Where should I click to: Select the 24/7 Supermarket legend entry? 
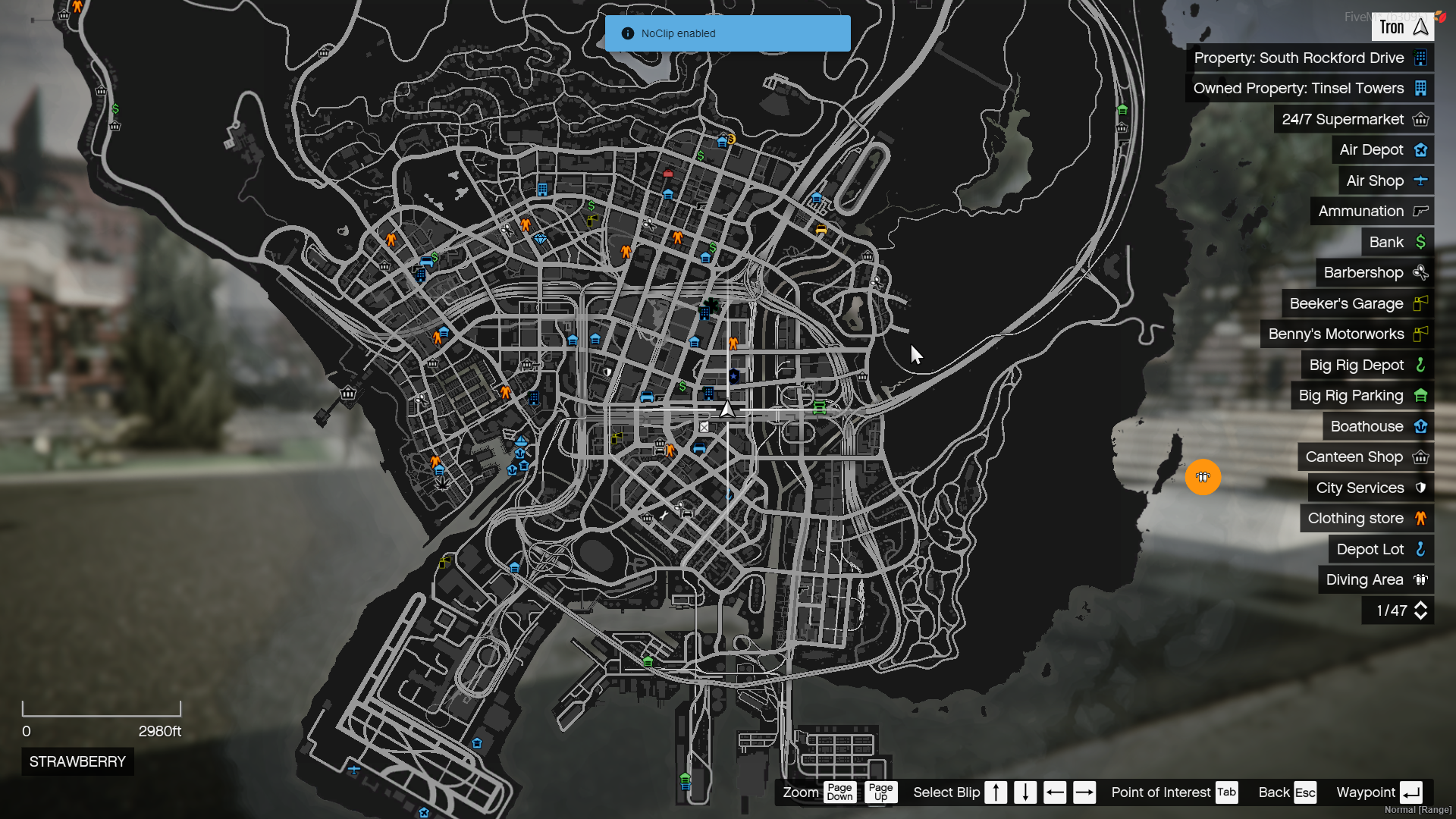pos(1354,120)
